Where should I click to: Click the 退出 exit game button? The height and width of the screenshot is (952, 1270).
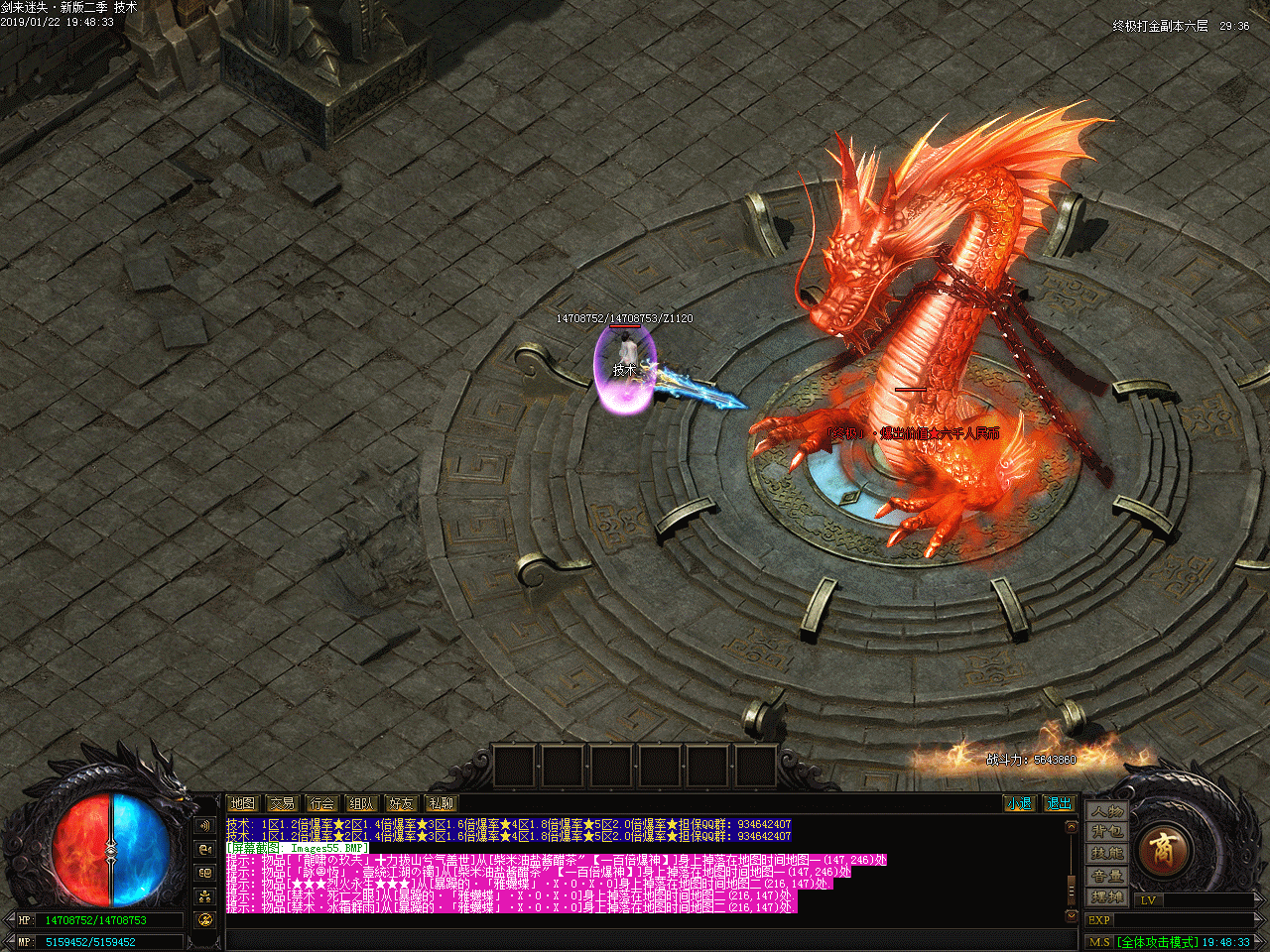1059,803
